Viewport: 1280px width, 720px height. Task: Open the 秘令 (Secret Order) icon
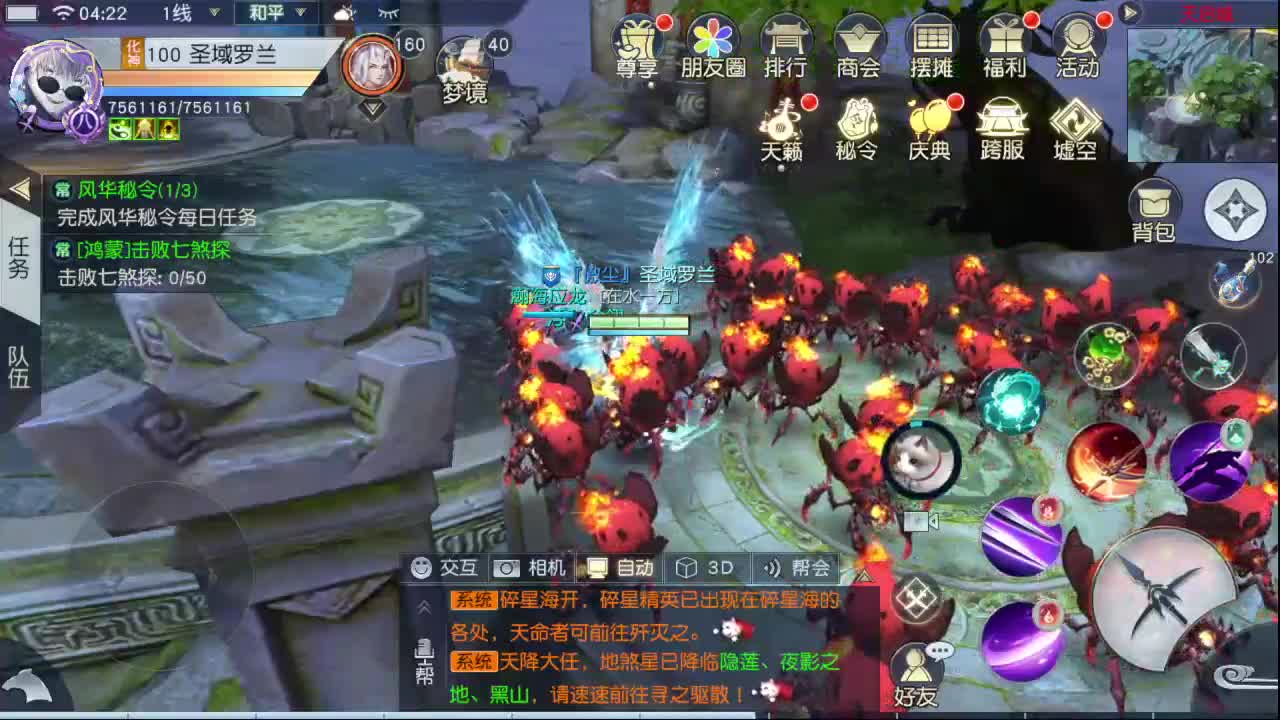855,128
